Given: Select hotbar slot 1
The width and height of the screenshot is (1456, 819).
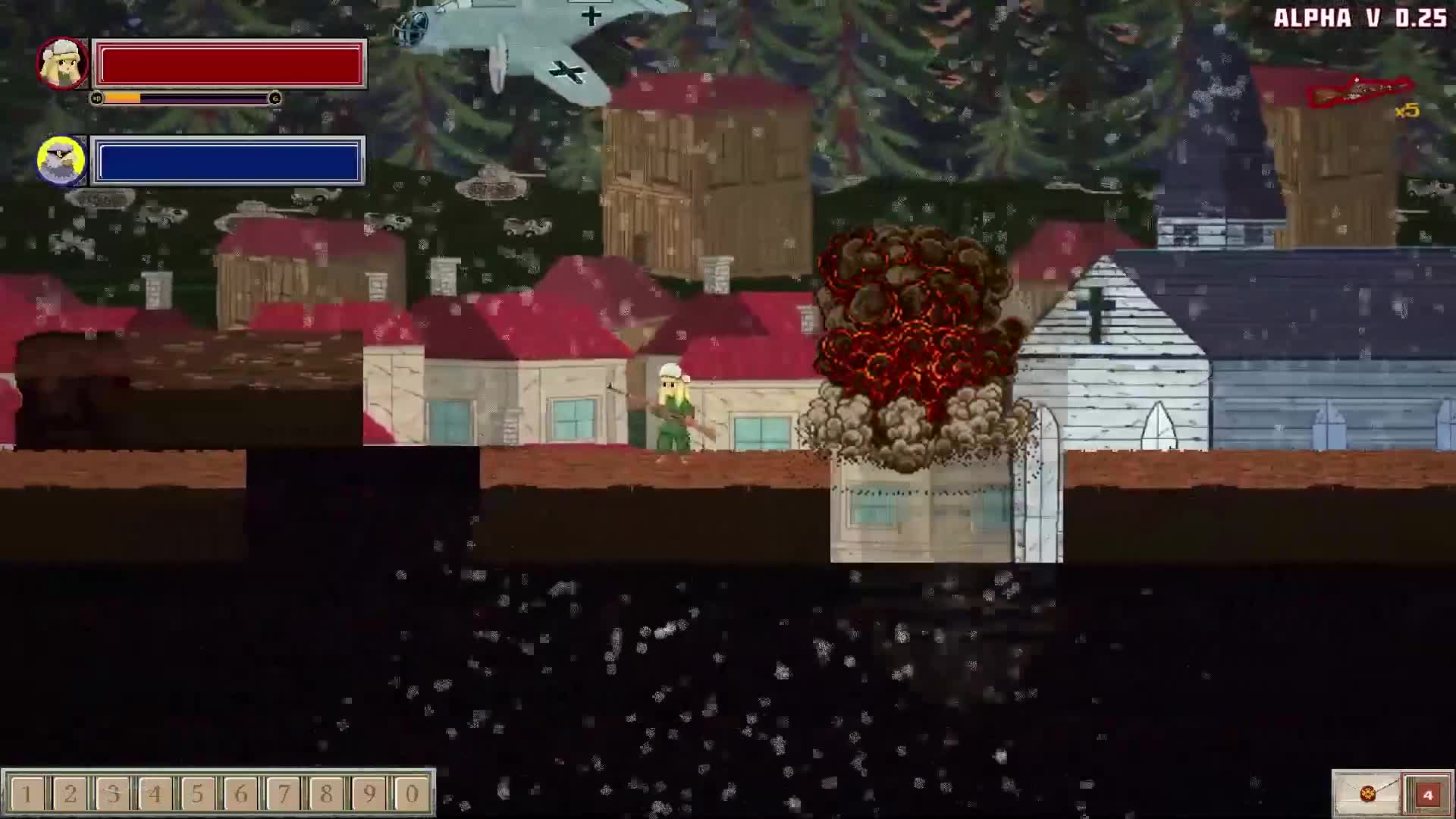Looking at the screenshot, I should tap(28, 793).
